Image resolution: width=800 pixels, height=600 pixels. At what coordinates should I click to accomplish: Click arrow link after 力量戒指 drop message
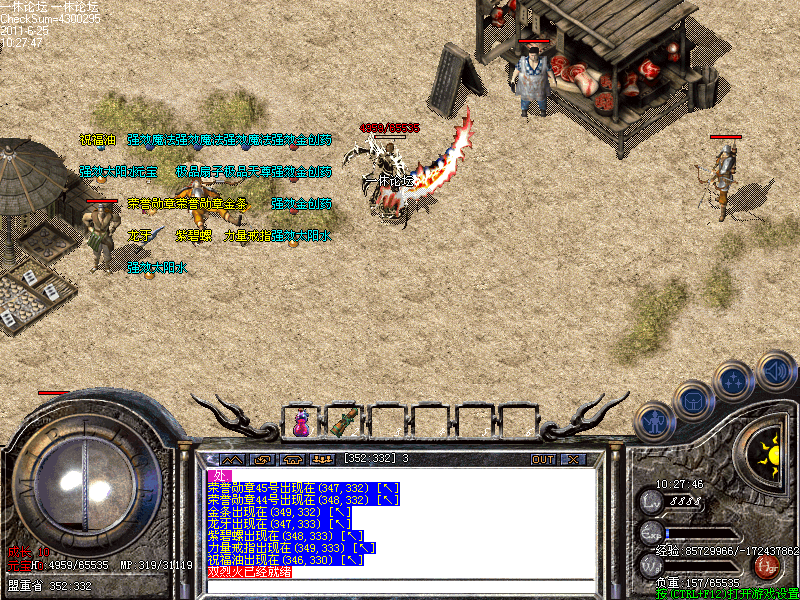pyautogui.click(x=366, y=548)
